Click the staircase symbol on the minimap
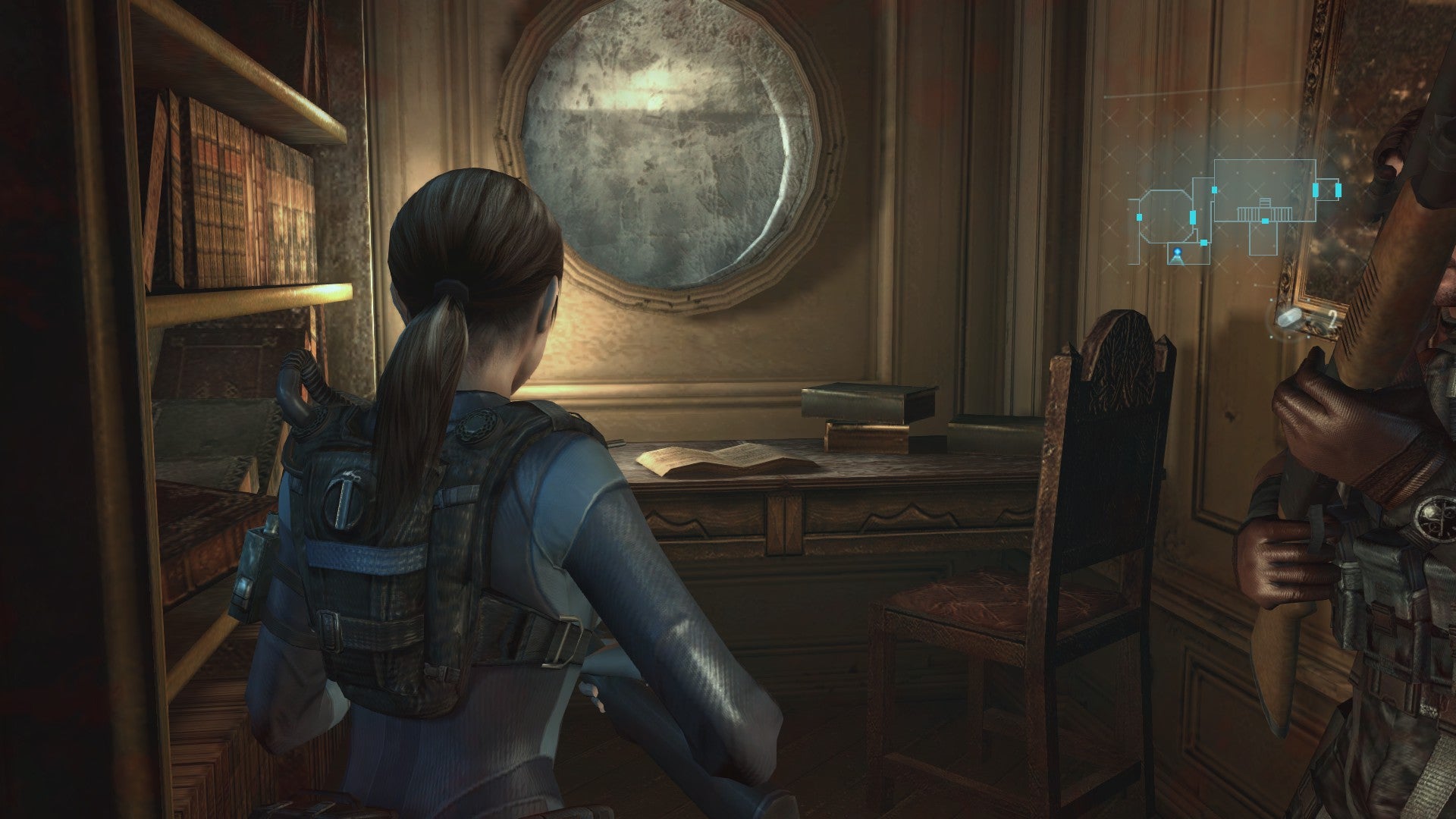 click(1264, 211)
